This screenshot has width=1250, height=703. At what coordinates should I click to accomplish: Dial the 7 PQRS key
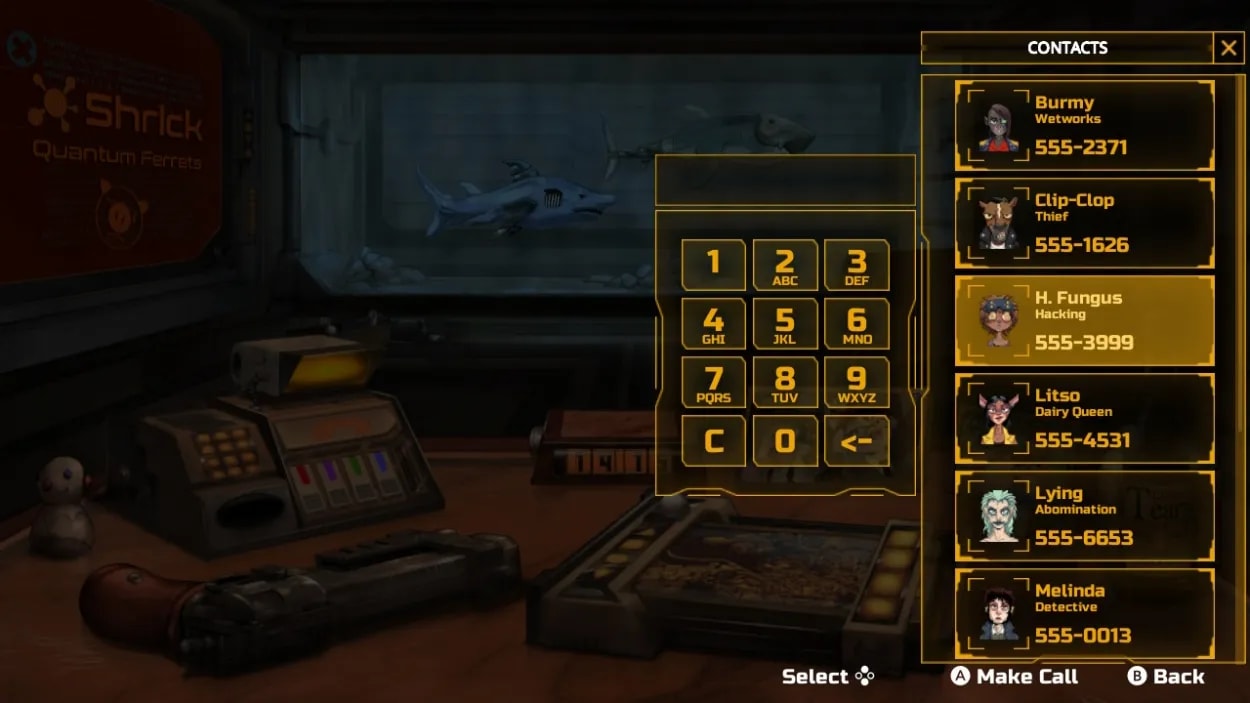click(713, 382)
